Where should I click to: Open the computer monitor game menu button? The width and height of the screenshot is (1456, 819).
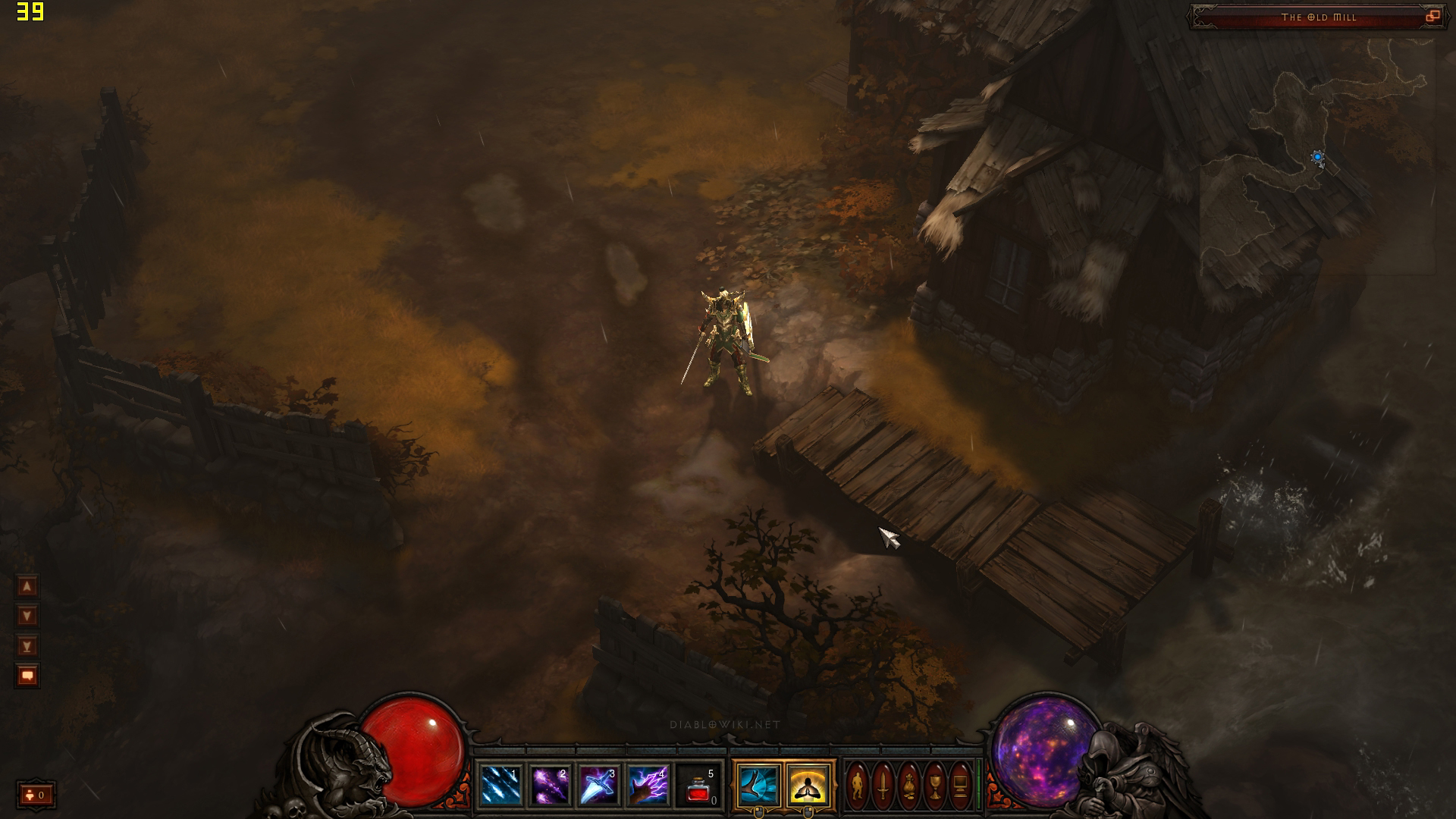(960, 786)
